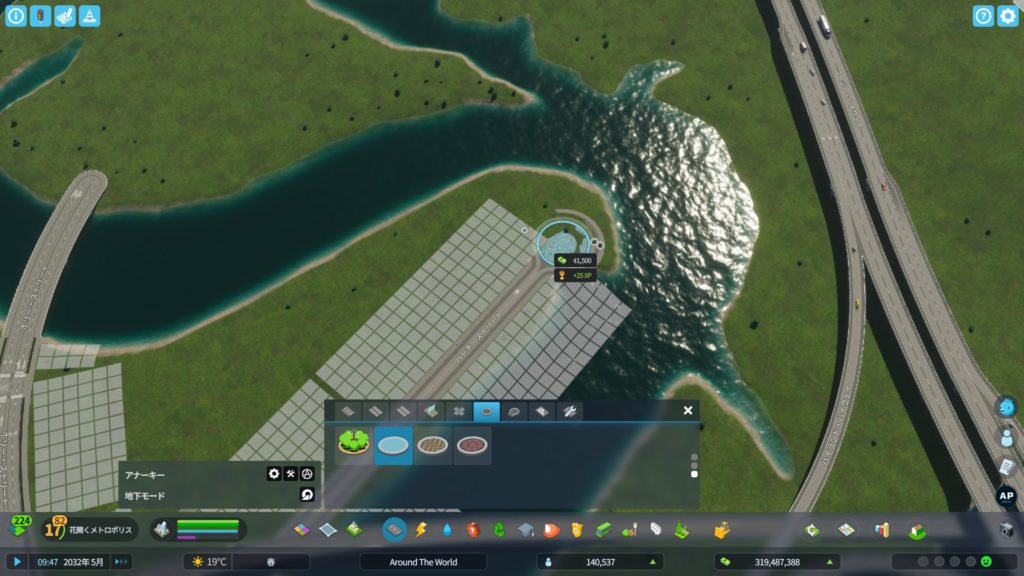1024x576 pixels.
Task: Close the road build panel
Action: pyautogui.click(x=688, y=410)
